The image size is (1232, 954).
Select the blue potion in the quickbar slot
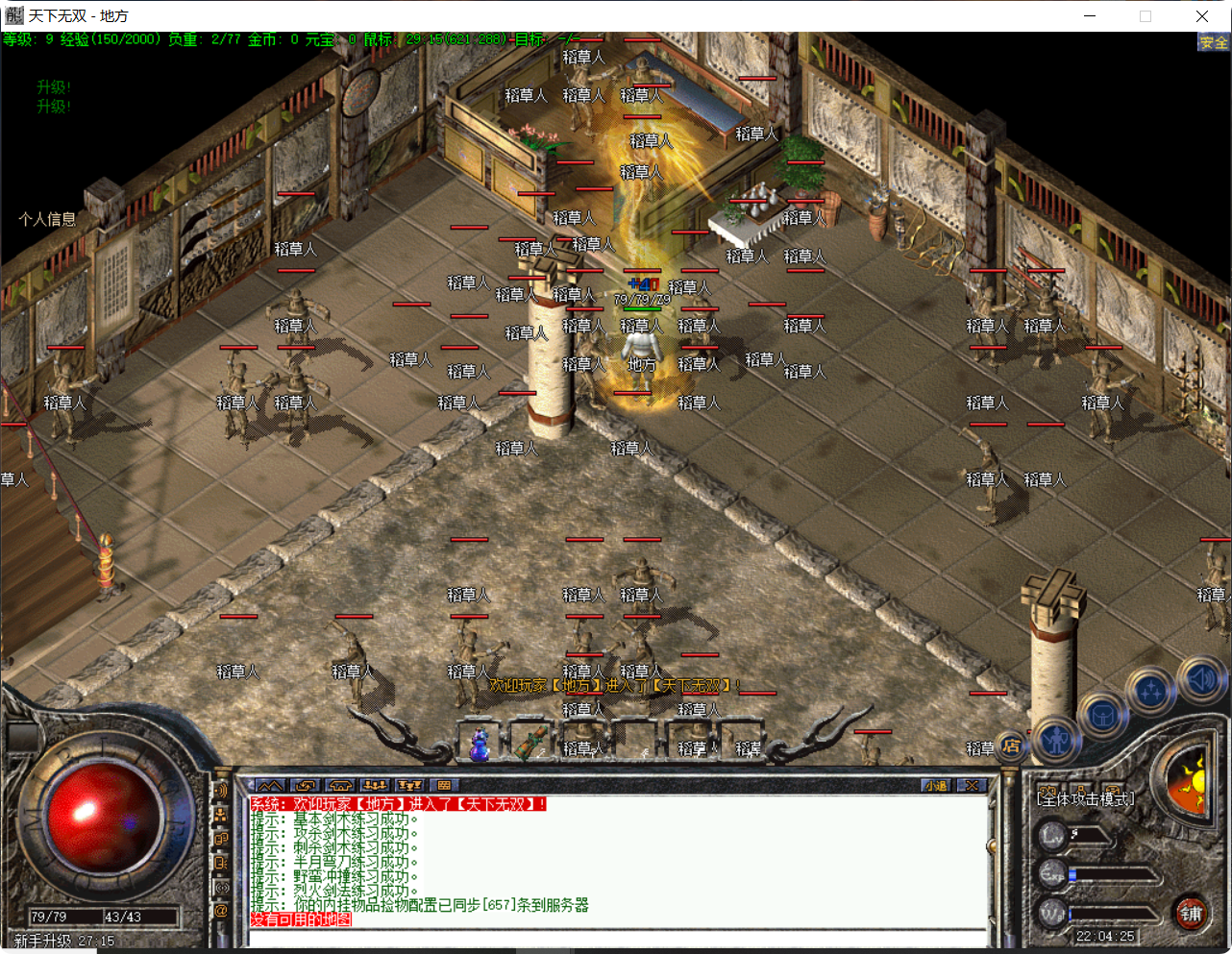[478, 744]
